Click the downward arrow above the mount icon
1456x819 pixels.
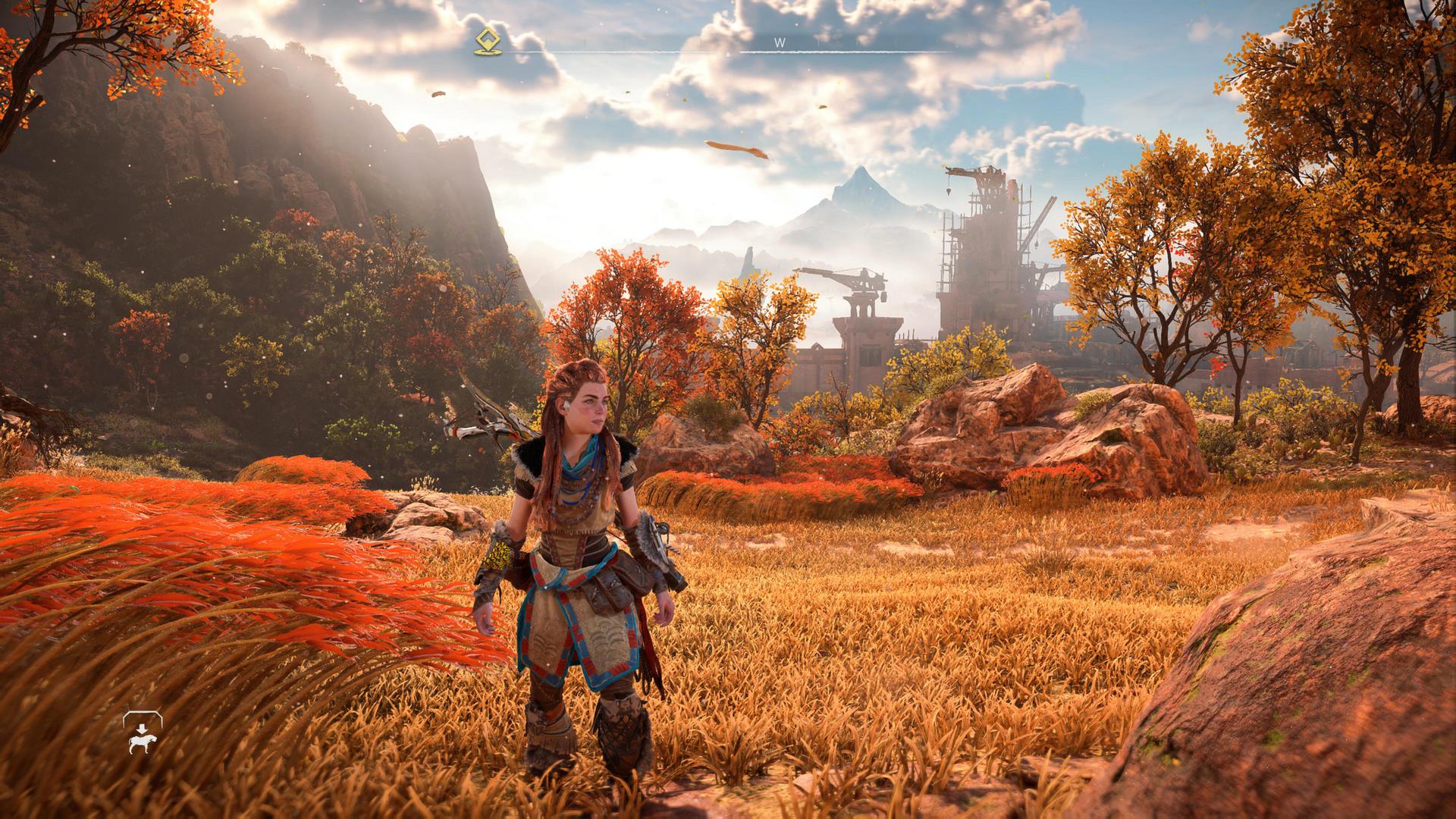[141, 728]
